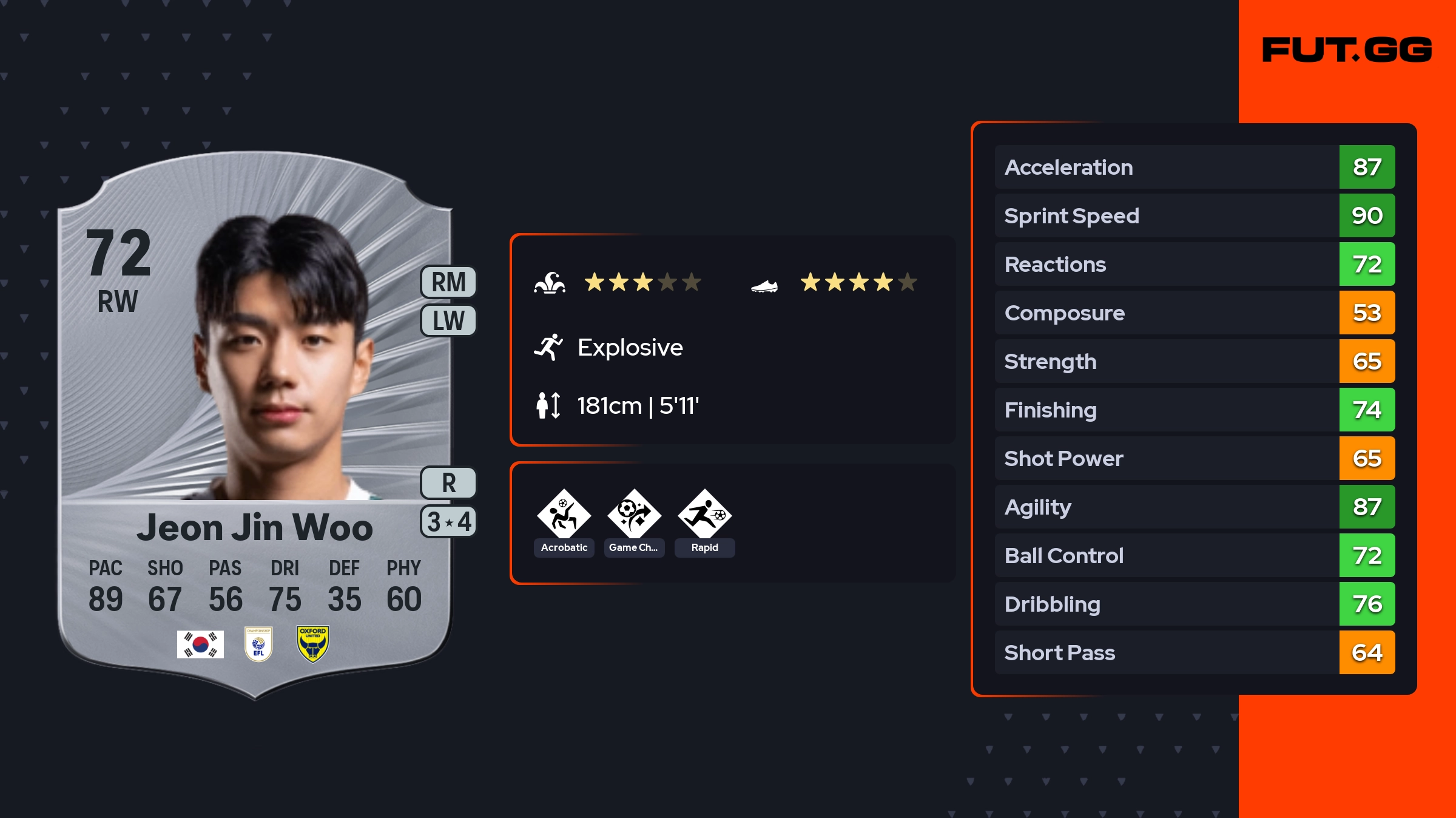Select the RM alternate position badge

pyautogui.click(x=448, y=282)
